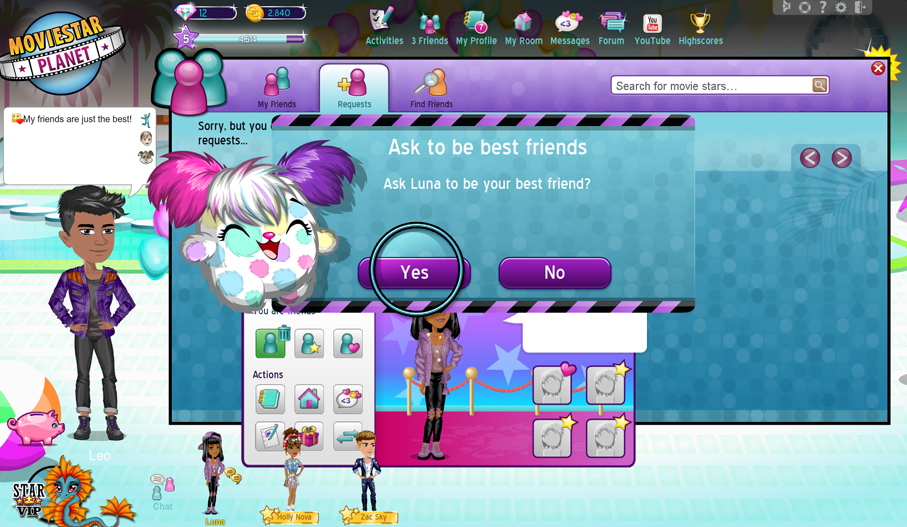The width and height of the screenshot is (907, 527).
Task: Close the friends window
Action: (877, 69)
